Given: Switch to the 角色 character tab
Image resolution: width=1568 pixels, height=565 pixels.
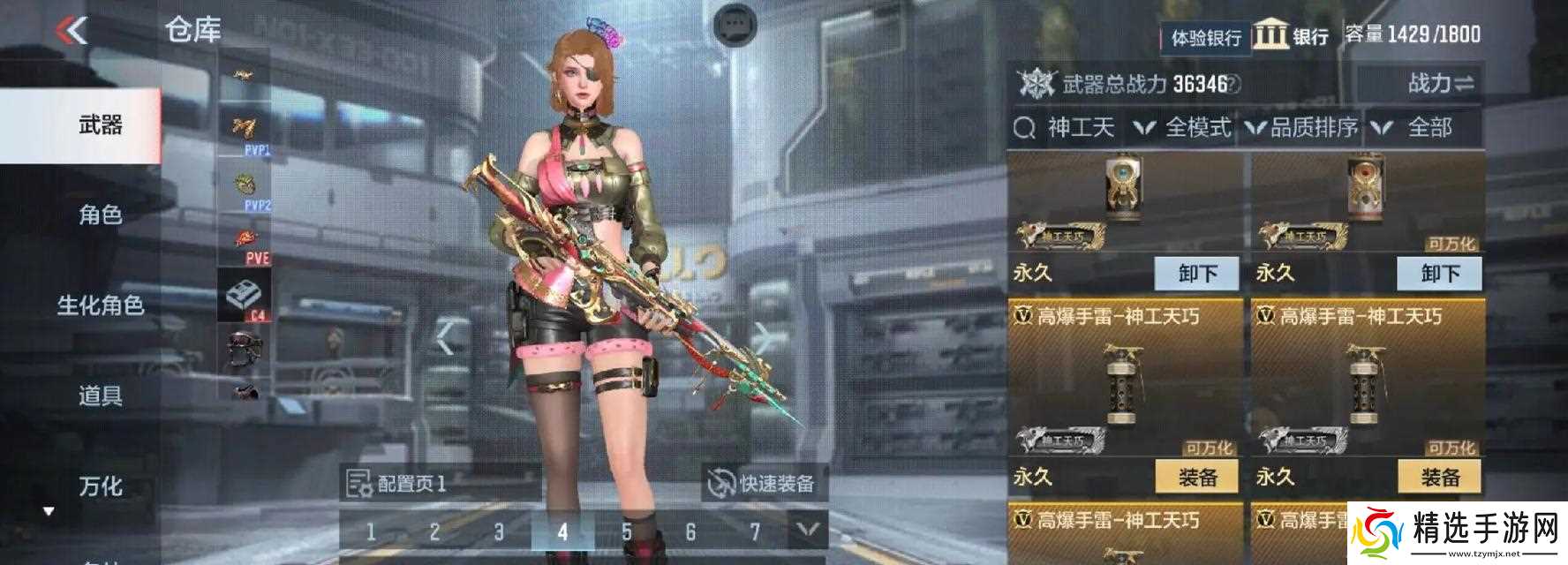Looking at the screenshot, I should pos(100,215).
